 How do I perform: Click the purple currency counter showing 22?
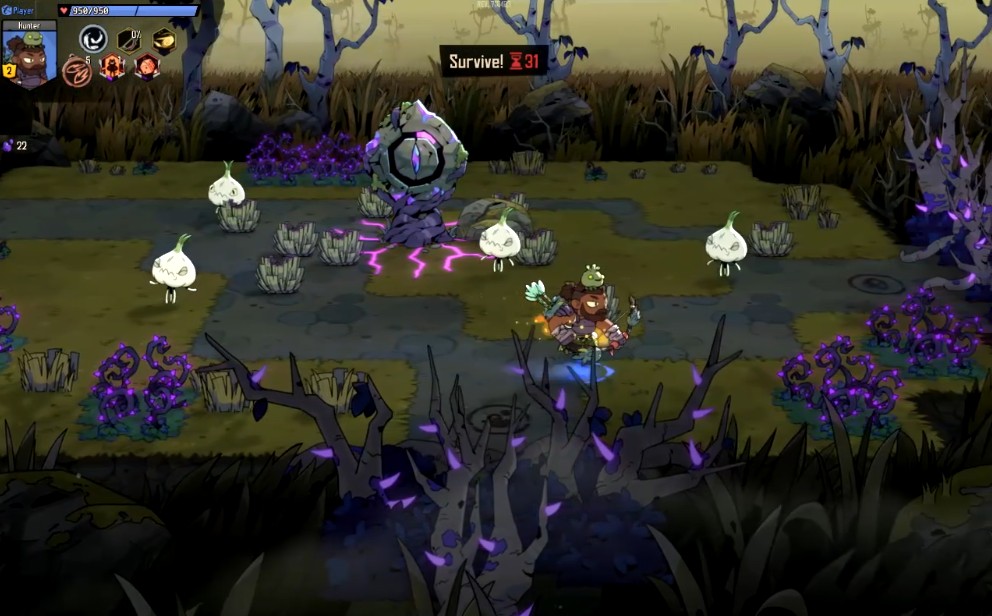[16, 146]
